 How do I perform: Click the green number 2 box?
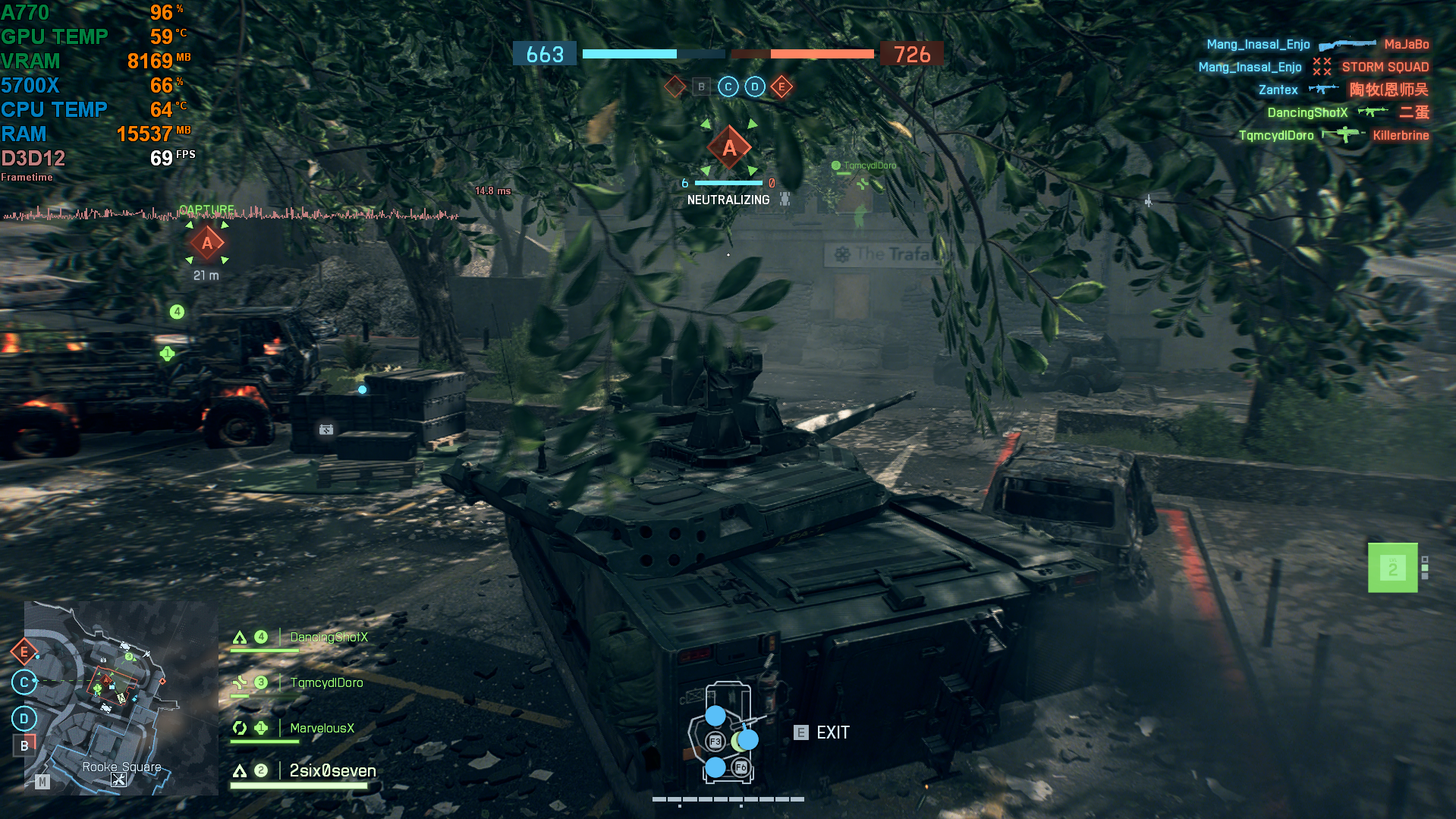click(x=1392, y=568)
